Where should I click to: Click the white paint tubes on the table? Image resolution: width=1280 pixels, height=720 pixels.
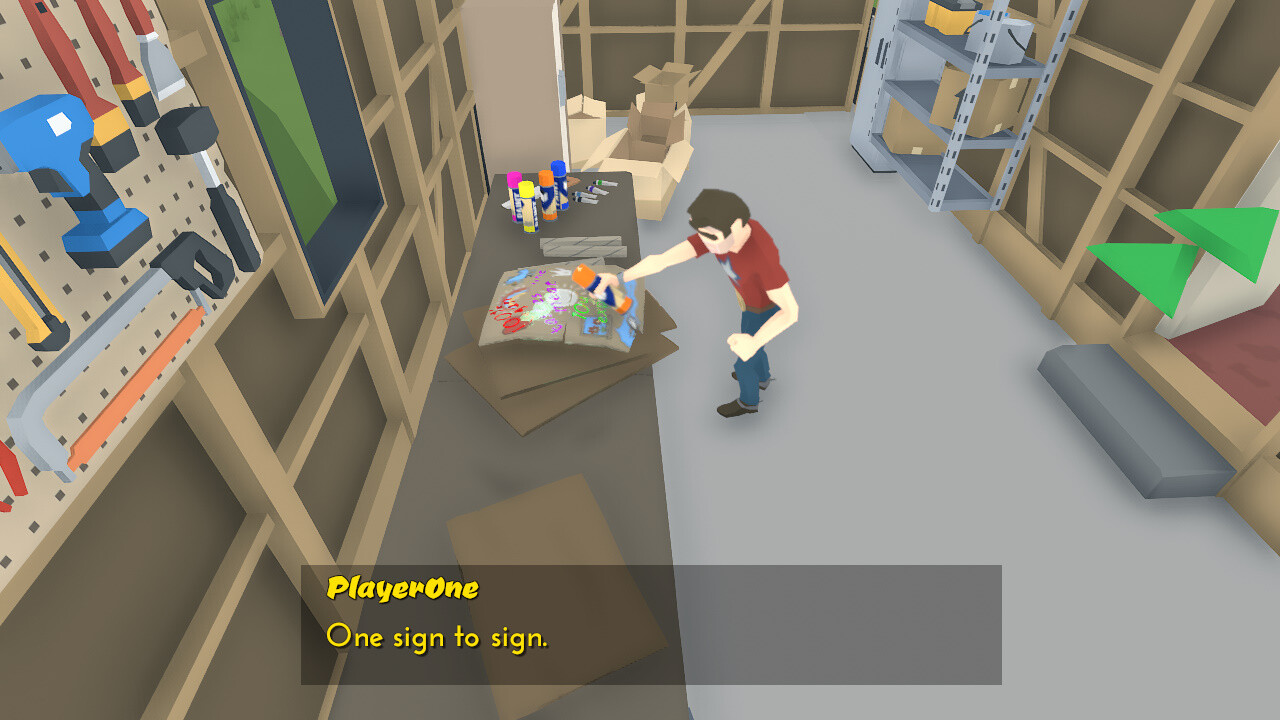coord(590,193)
